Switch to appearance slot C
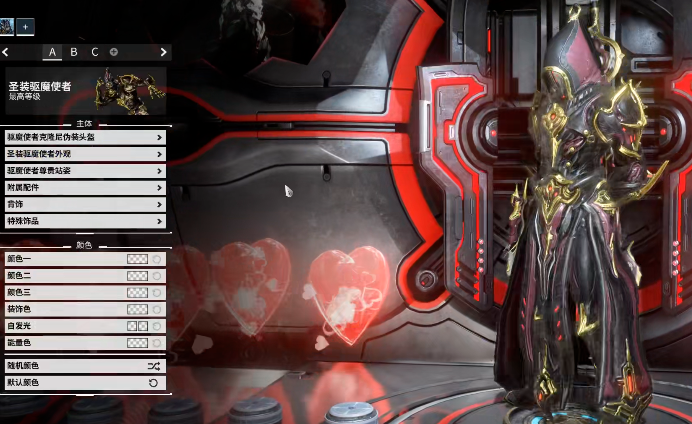Viewport: 692px width, 424px height. [95, 51]
